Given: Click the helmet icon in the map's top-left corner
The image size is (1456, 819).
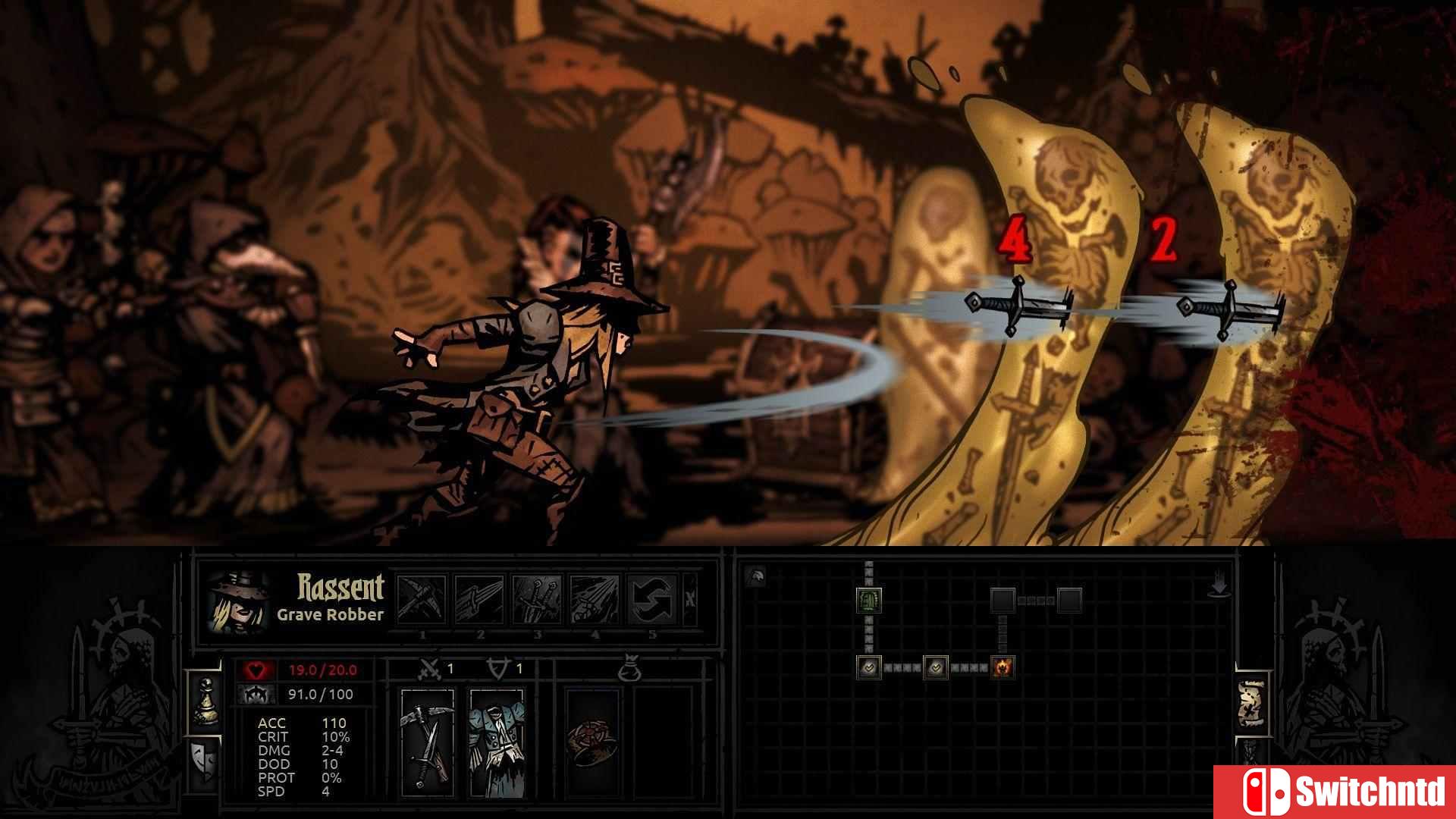Looking at the screenshot, I should tap(755, 575).
